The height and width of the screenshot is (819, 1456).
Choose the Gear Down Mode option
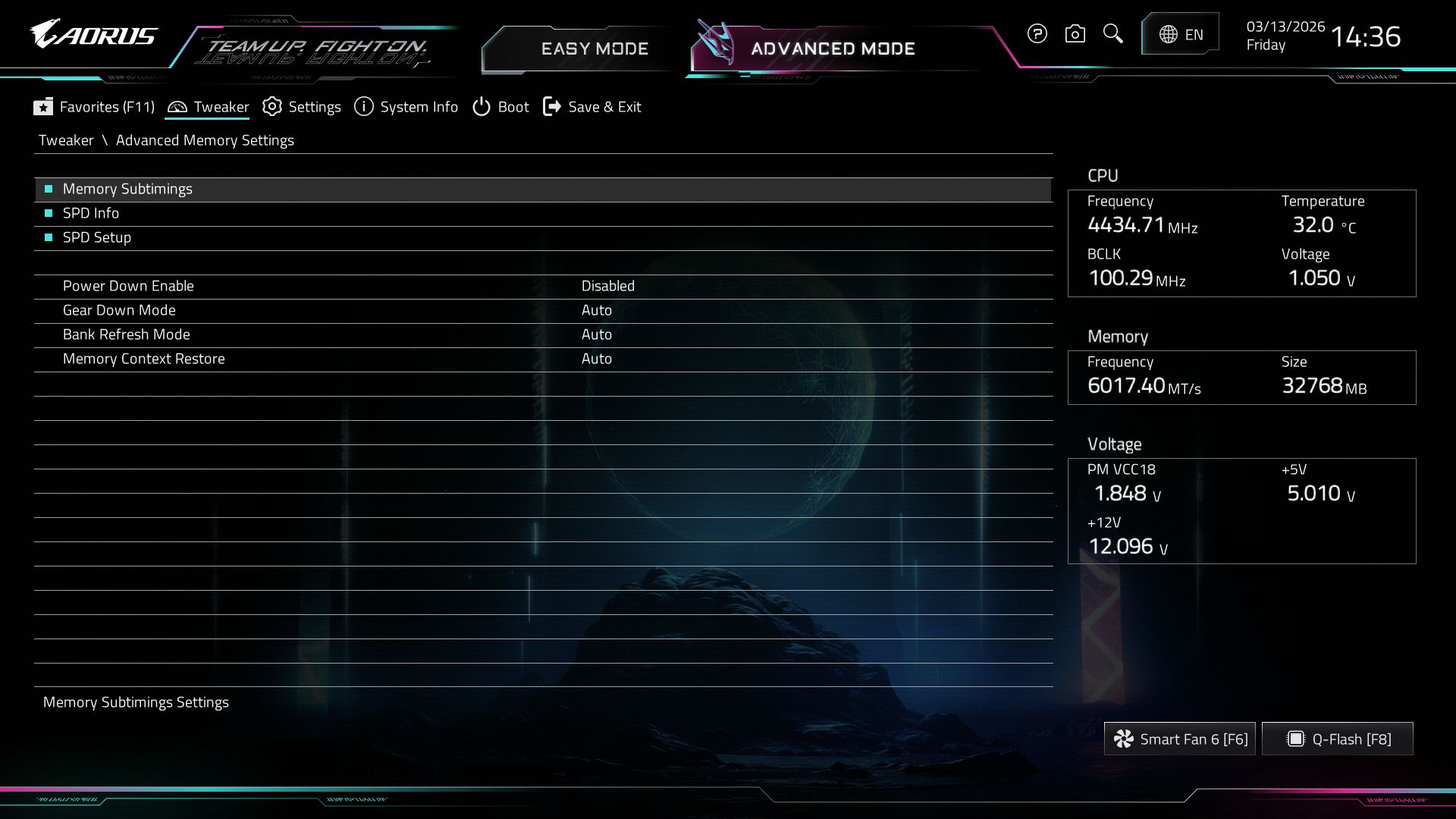(596, 310)
